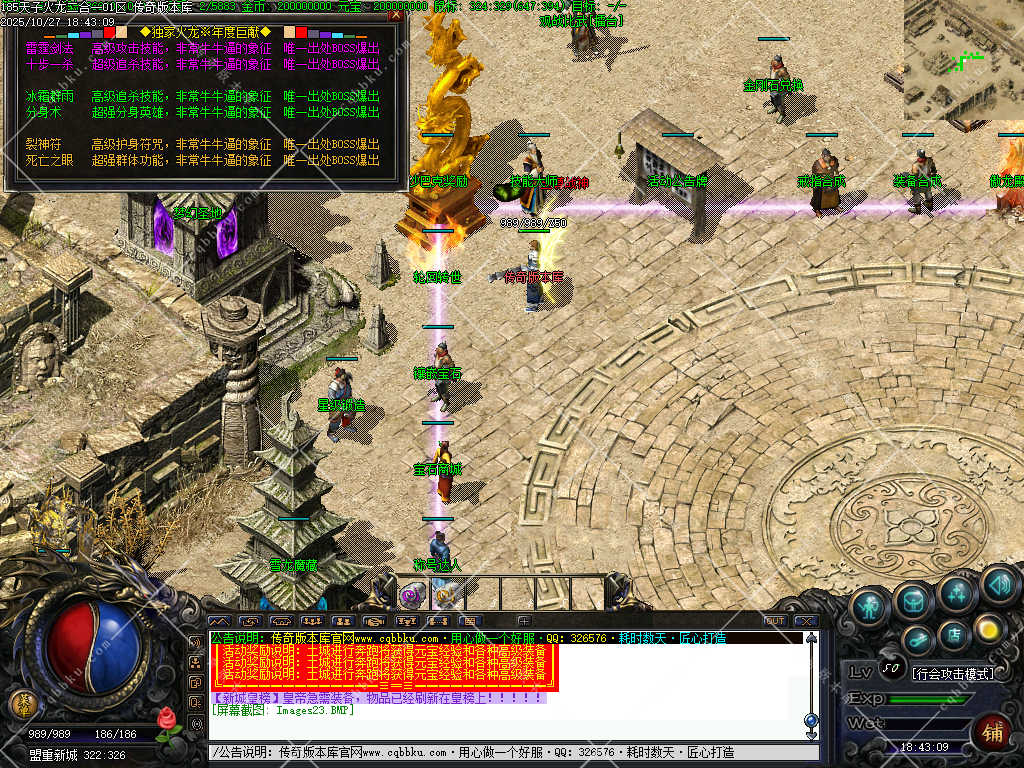Use the purple swirl item in hotbar
Screen dimensions: 1024x768
click(x=410, y=595)
